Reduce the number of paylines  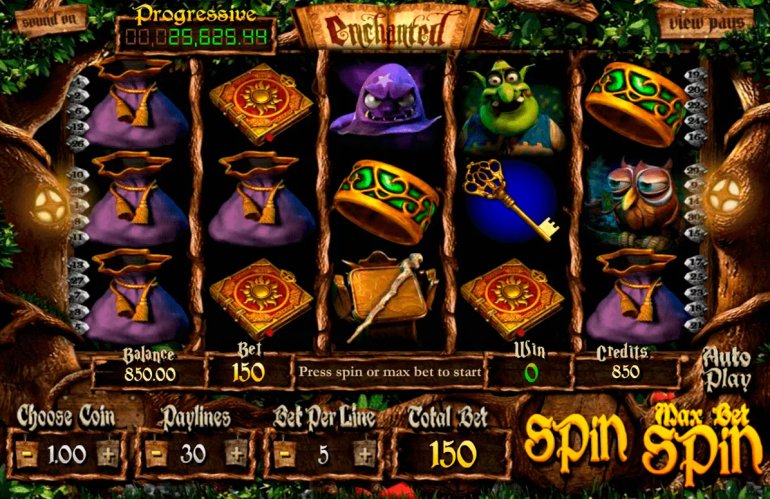(x=155, y=454)
